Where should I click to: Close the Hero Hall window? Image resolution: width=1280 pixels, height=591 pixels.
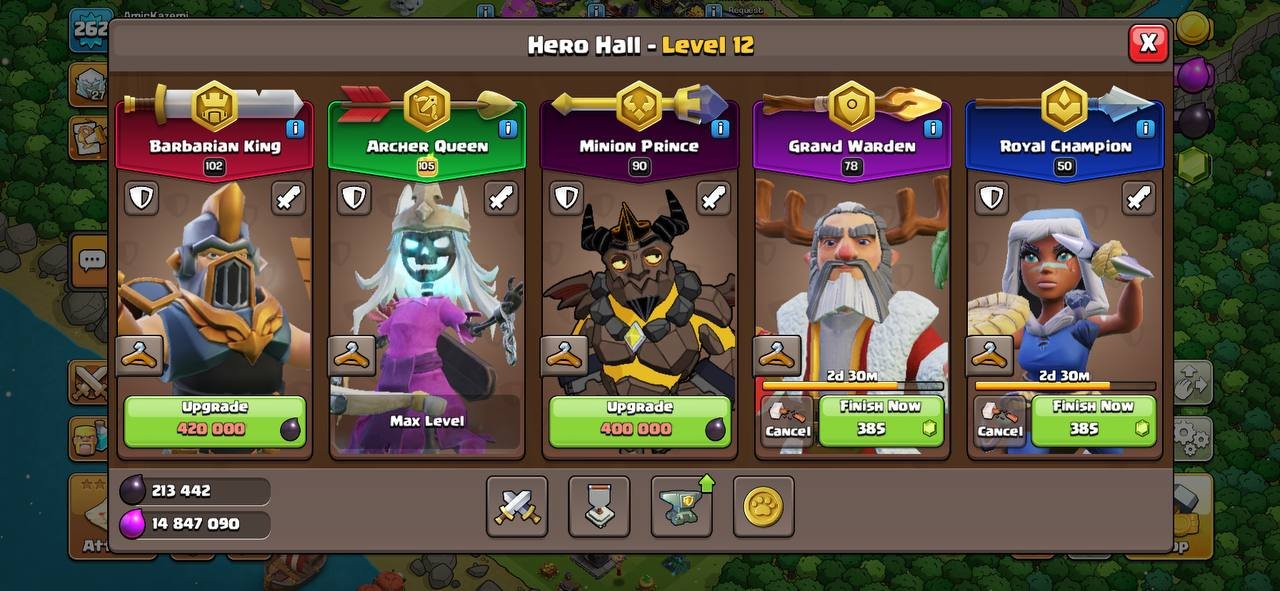click(x=1148, y=43)
